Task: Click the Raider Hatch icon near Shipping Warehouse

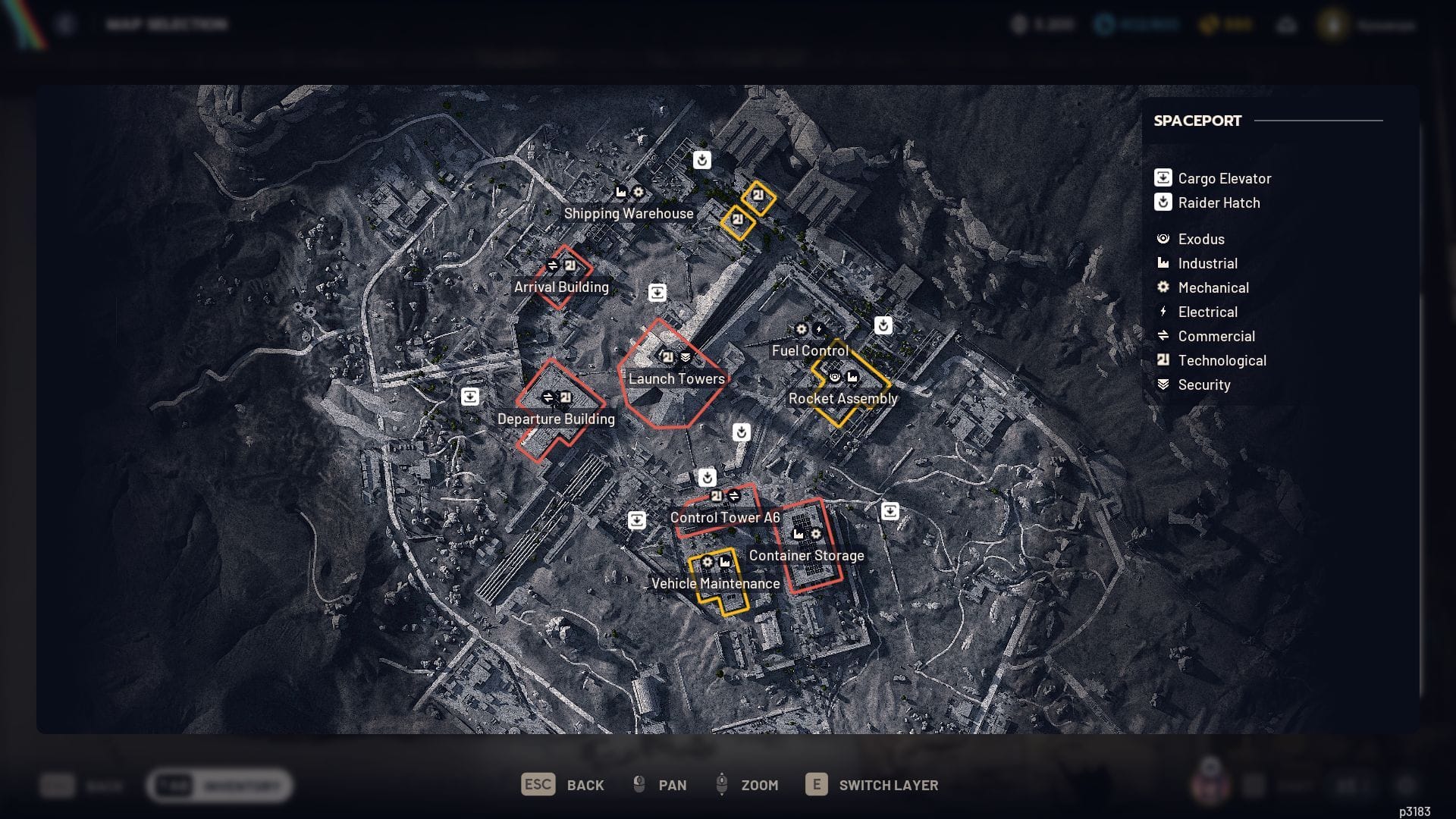Action: point(701,160)
